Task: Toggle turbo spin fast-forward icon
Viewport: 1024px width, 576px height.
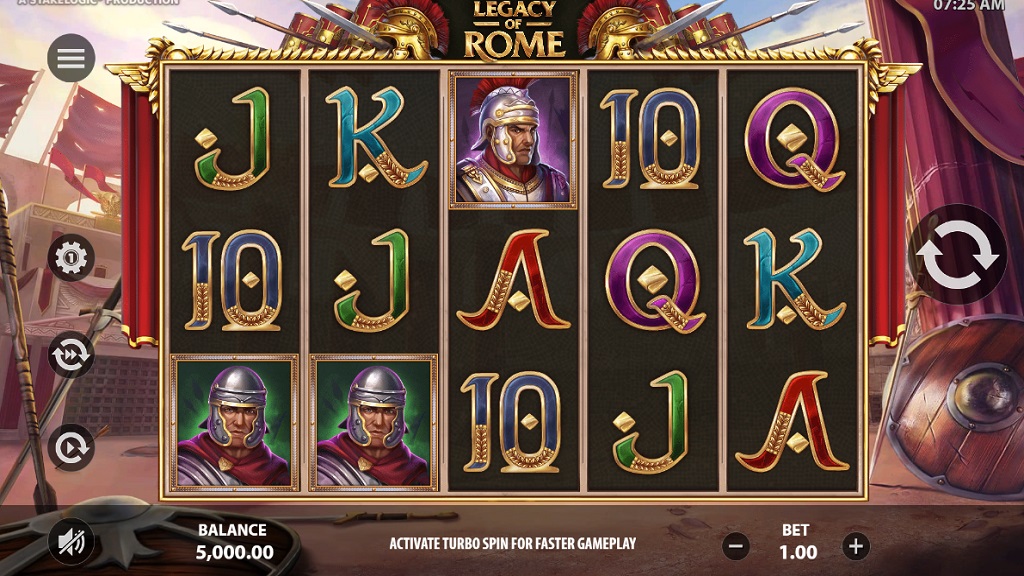Action: (x=71, y=354)
